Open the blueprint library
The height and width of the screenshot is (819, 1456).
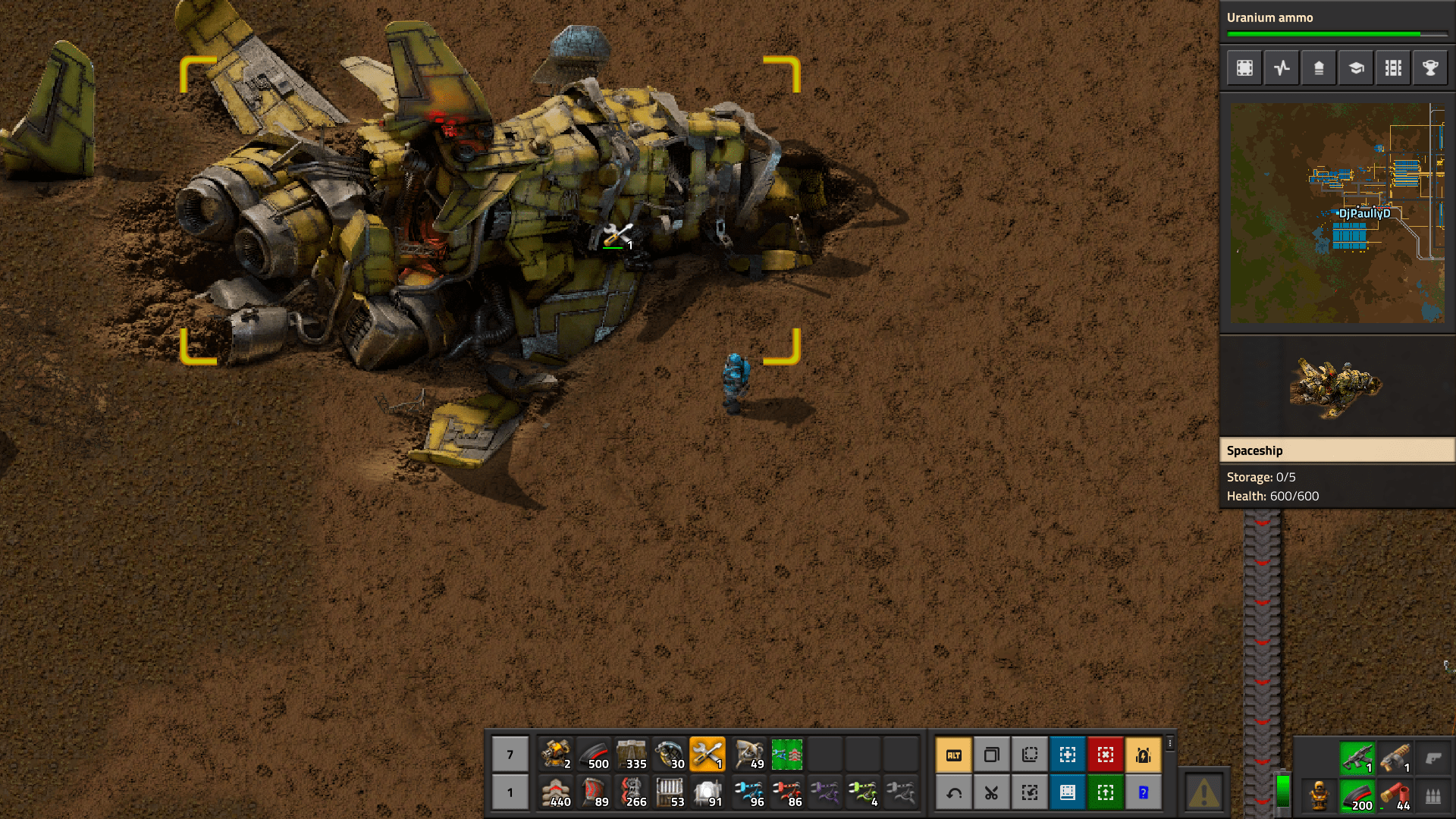tap(1244, 67)
